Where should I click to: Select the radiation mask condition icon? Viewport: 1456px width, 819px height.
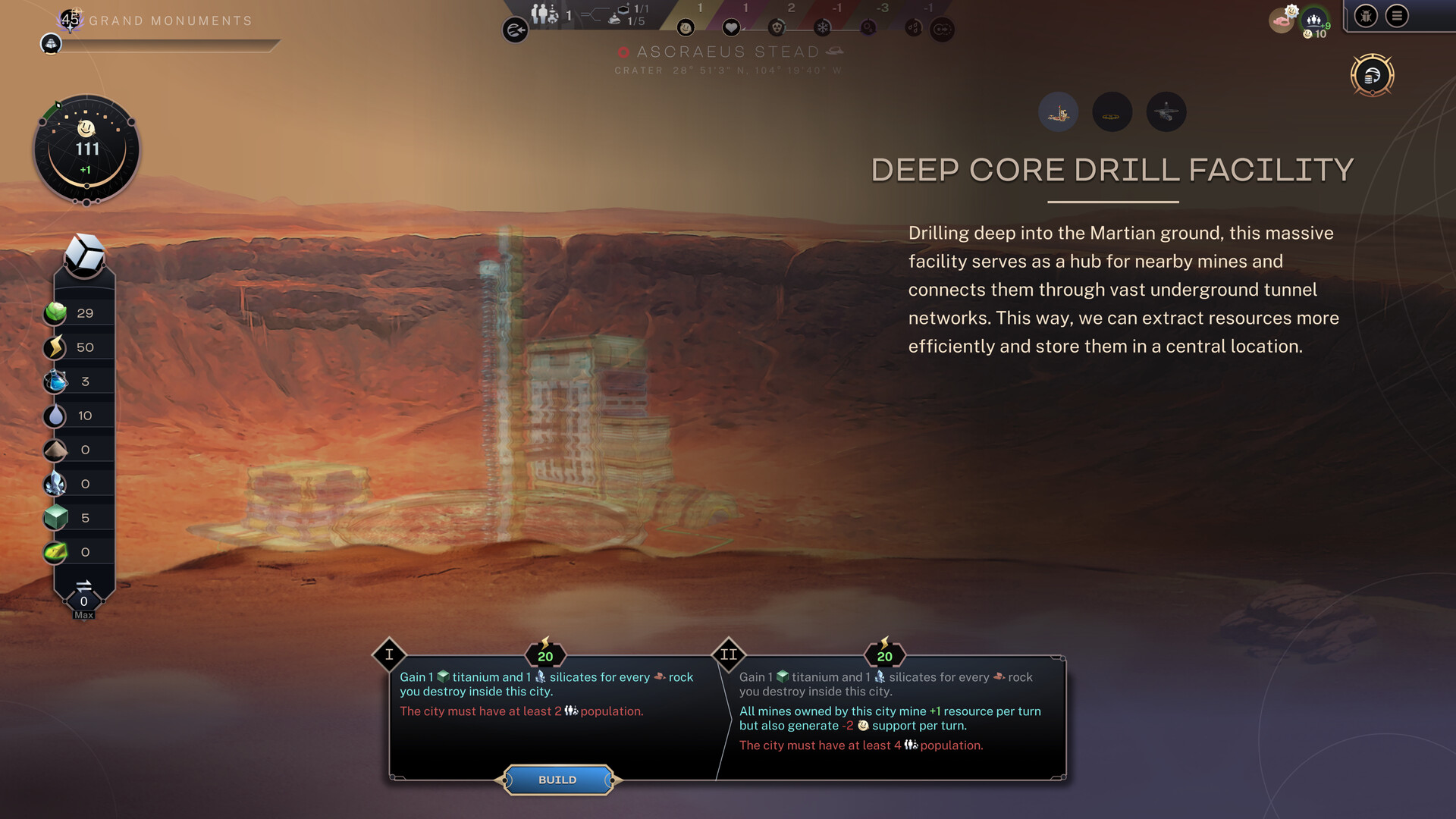click(777, 28)
